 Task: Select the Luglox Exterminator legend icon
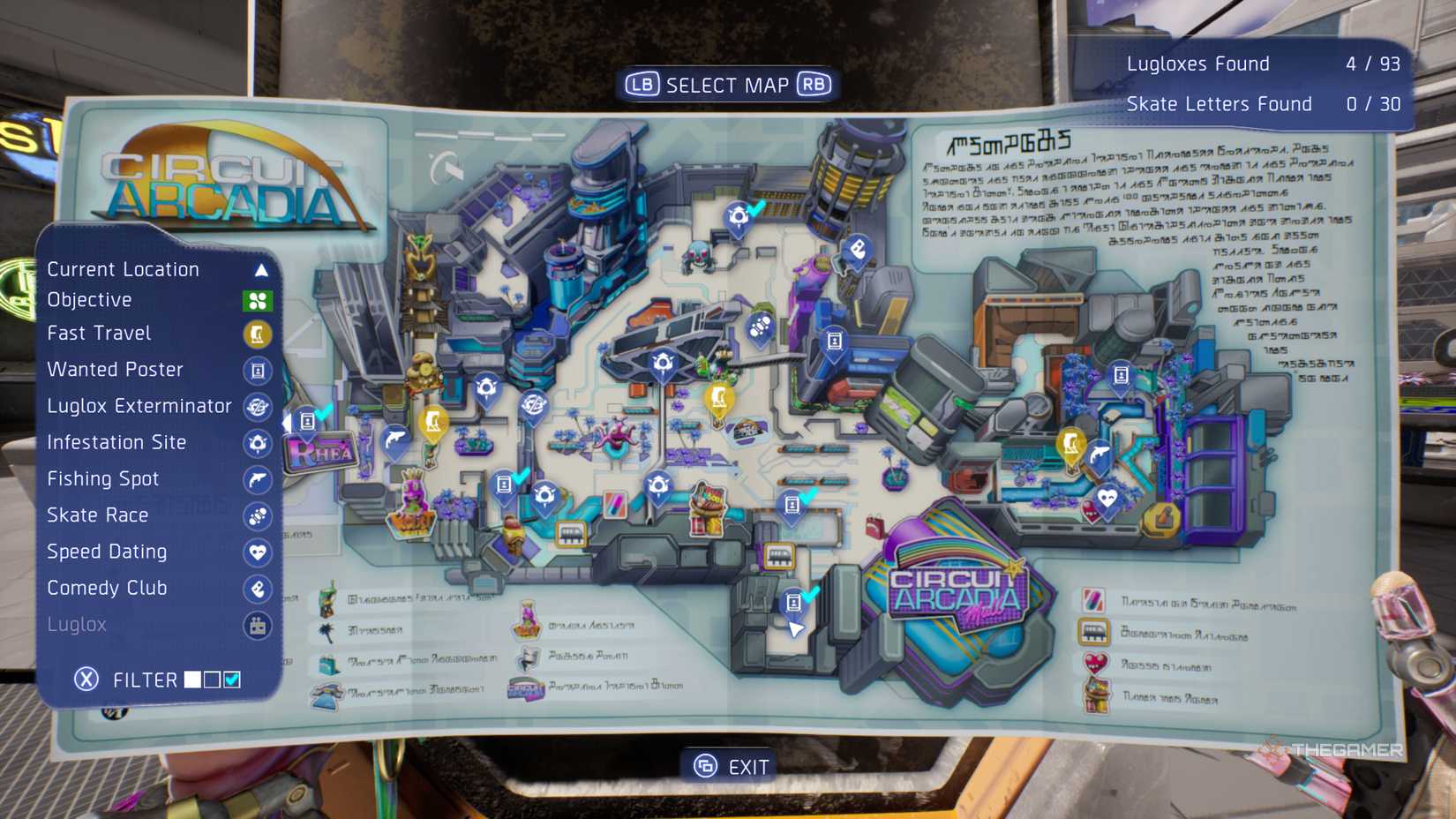pyautogui.click(x=259, y=408)
